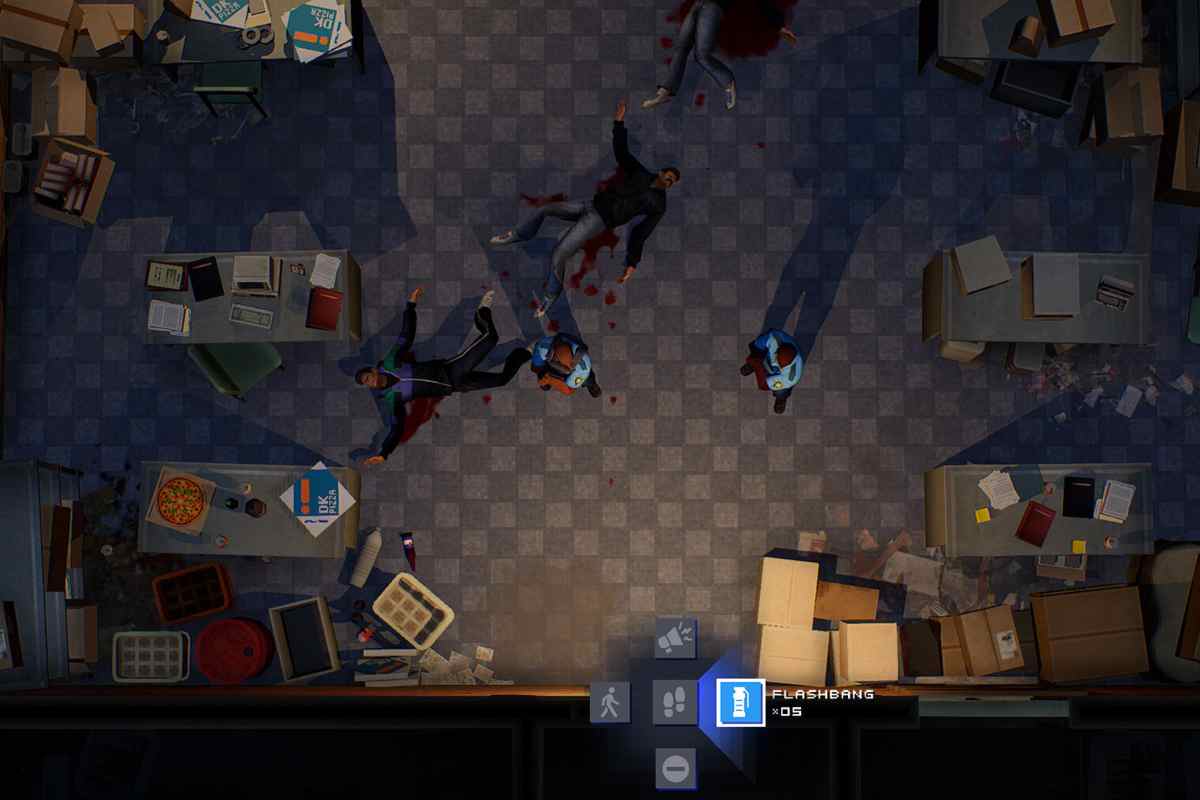The height and width of the screenshot is (800, 1200).
Task: Select the Flashbang grenade icon
Action: [741, 702]
